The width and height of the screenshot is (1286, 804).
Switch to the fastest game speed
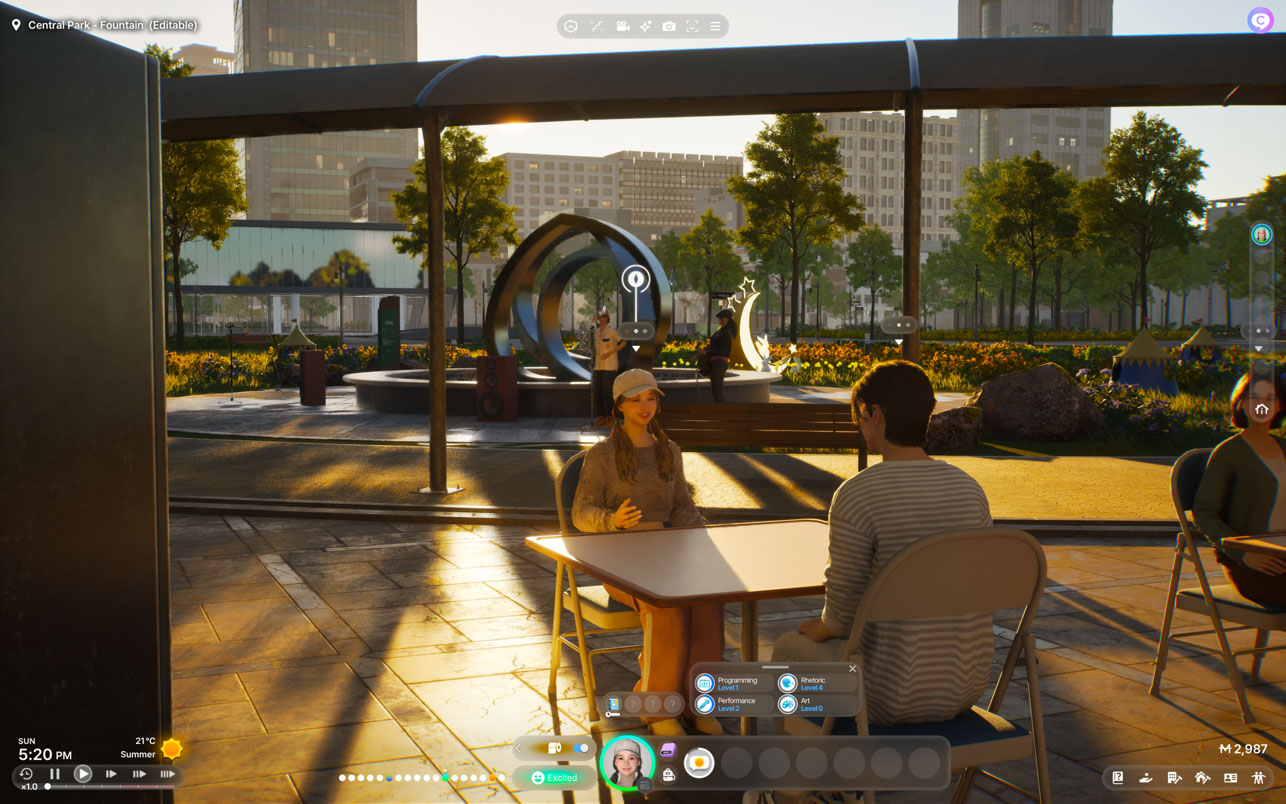pyautogui.click(x=167, y=774)
